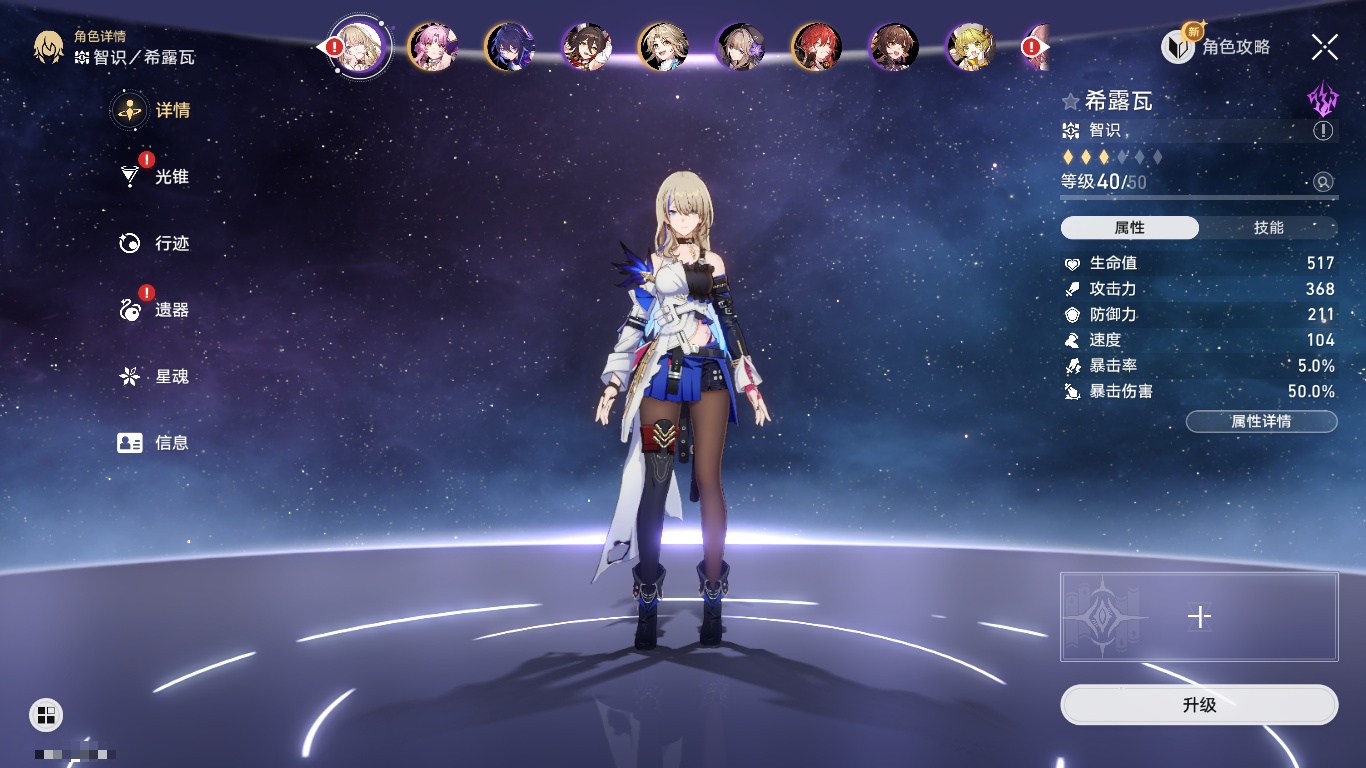Screen dimensions: 1366x768
Task: Select the 行迹 traces menu entry
Action: [171, 243]
